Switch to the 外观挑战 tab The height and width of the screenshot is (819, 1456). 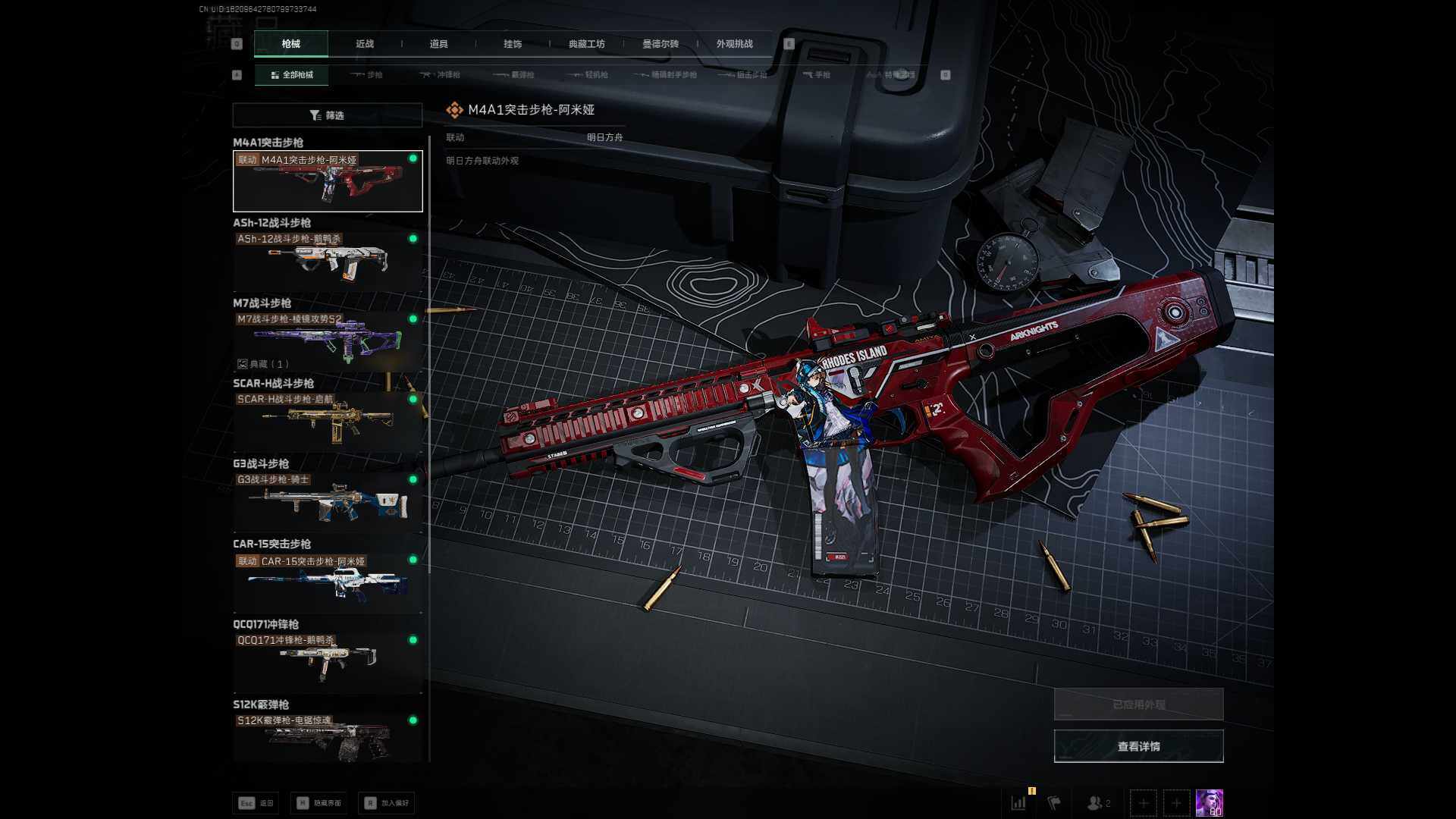click(734, 44)
